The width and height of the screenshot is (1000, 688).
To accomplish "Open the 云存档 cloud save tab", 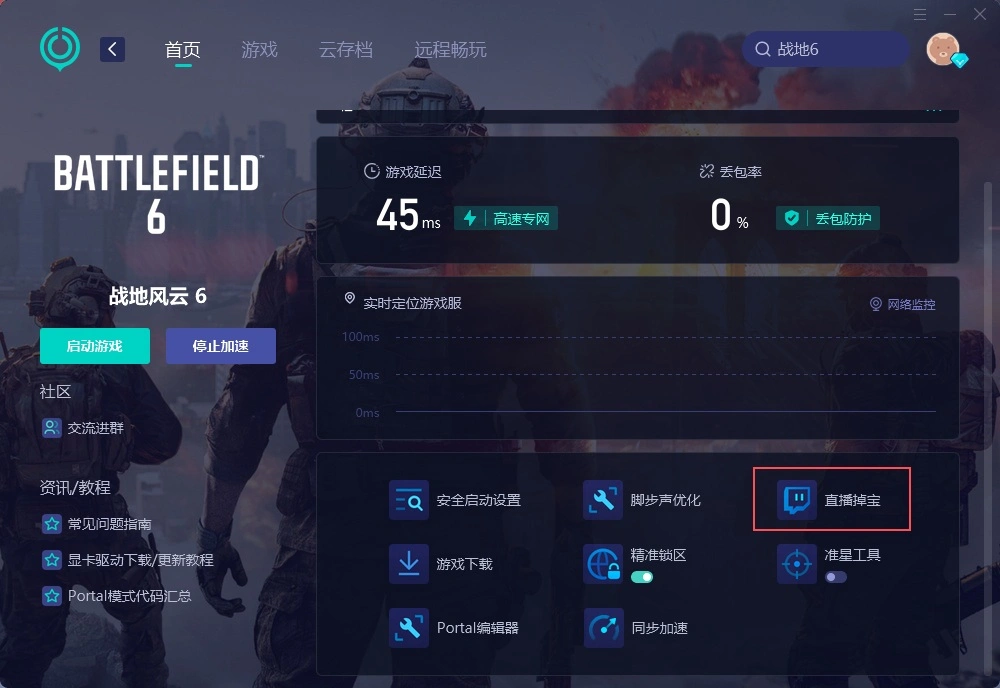I will pyautogui.click(x=345, y=50).
